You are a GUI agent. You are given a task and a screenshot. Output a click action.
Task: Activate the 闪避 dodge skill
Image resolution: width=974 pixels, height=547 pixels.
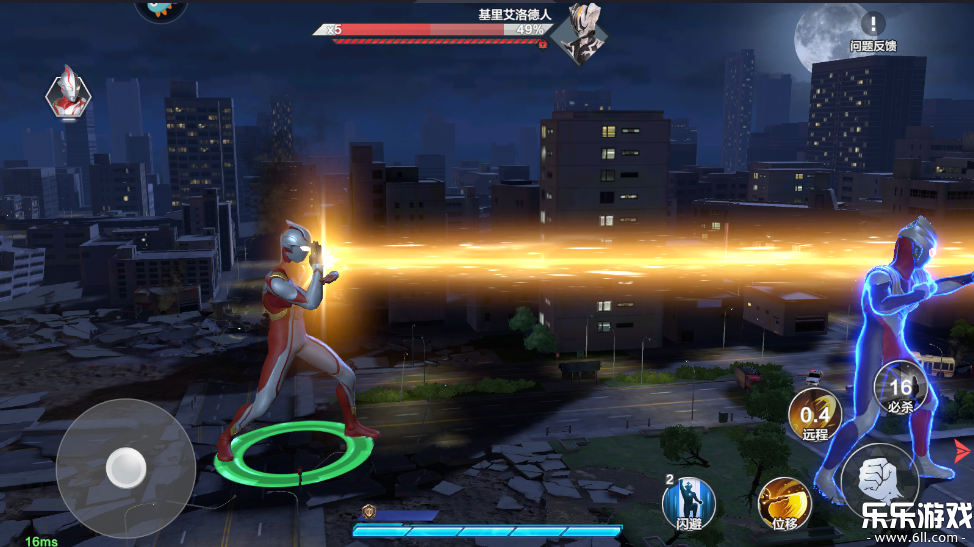pos(690,499)
